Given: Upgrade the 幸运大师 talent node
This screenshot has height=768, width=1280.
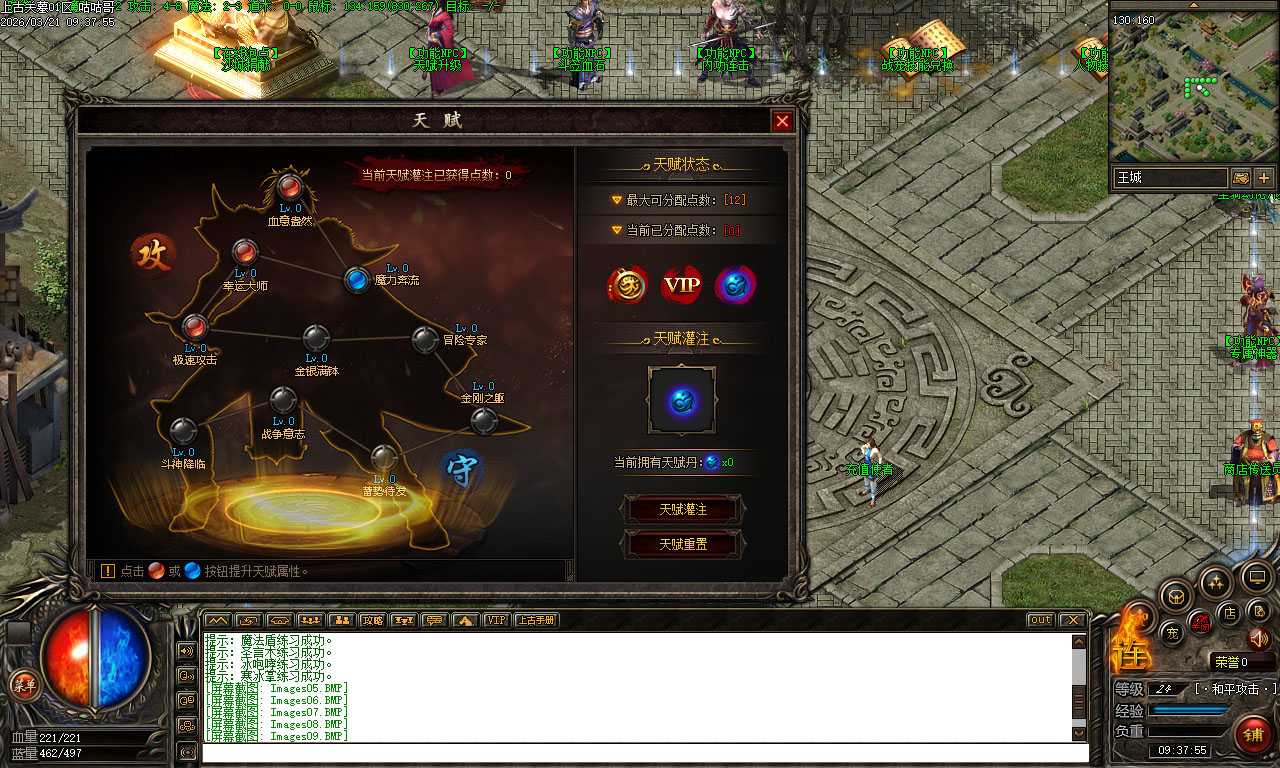Looking at the screenshot, I should coord(244,252).
